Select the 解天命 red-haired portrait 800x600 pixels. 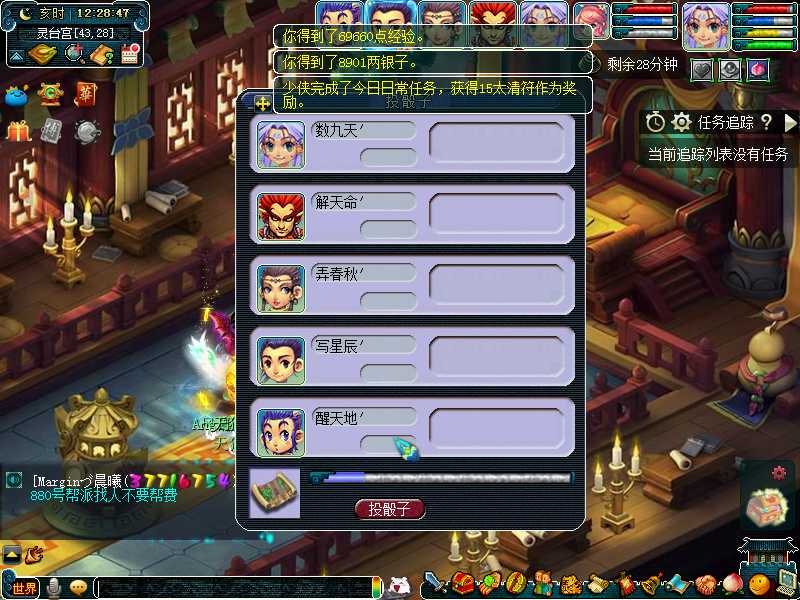[281, 216]
